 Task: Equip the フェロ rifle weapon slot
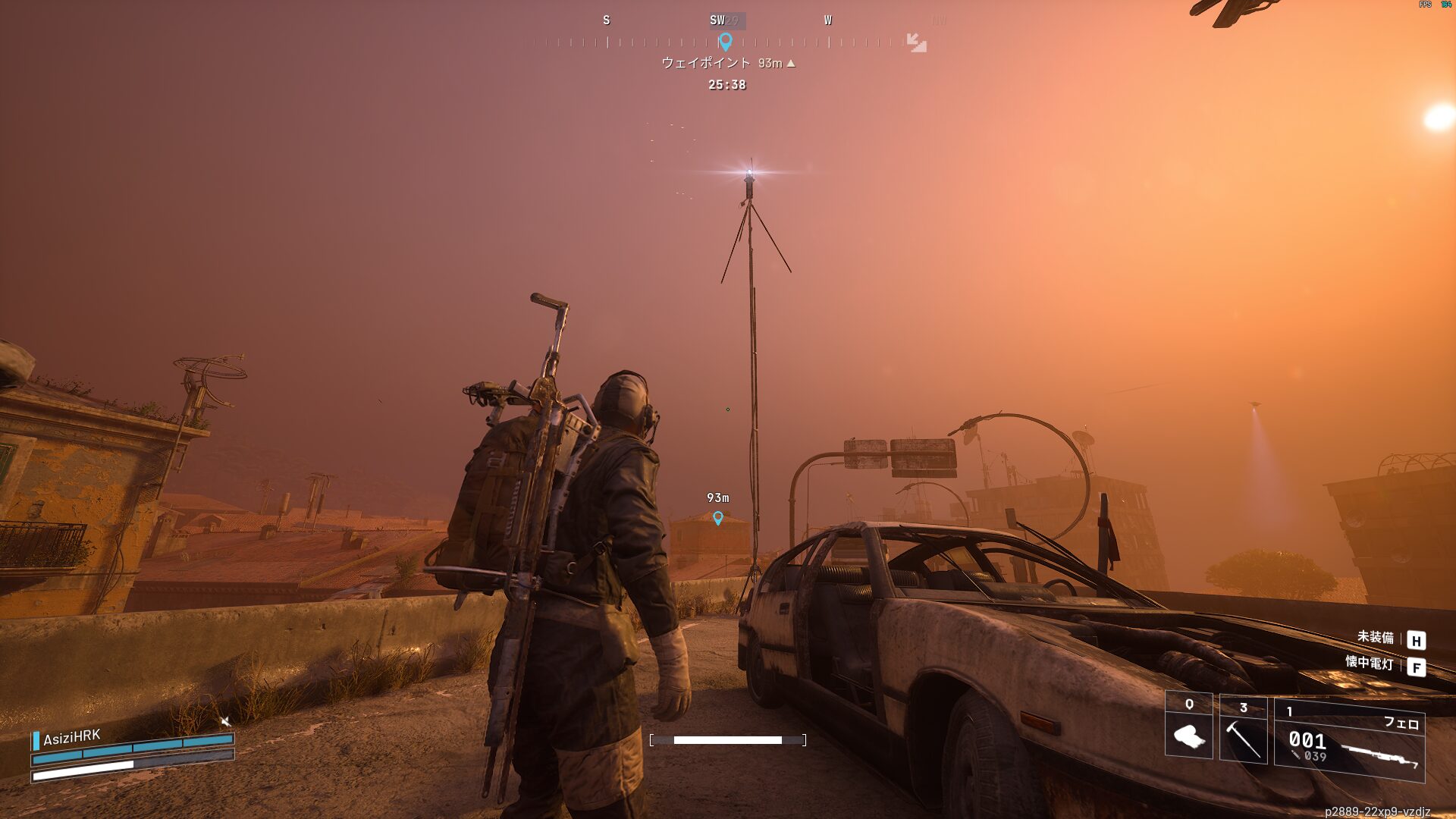click(1349, 741)
